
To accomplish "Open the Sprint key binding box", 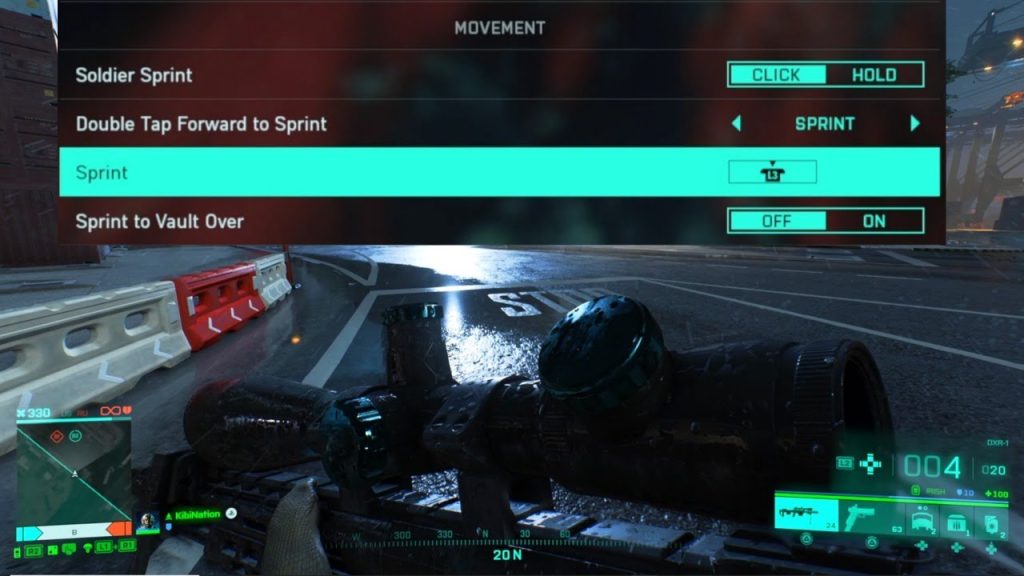I will [772, 172].
